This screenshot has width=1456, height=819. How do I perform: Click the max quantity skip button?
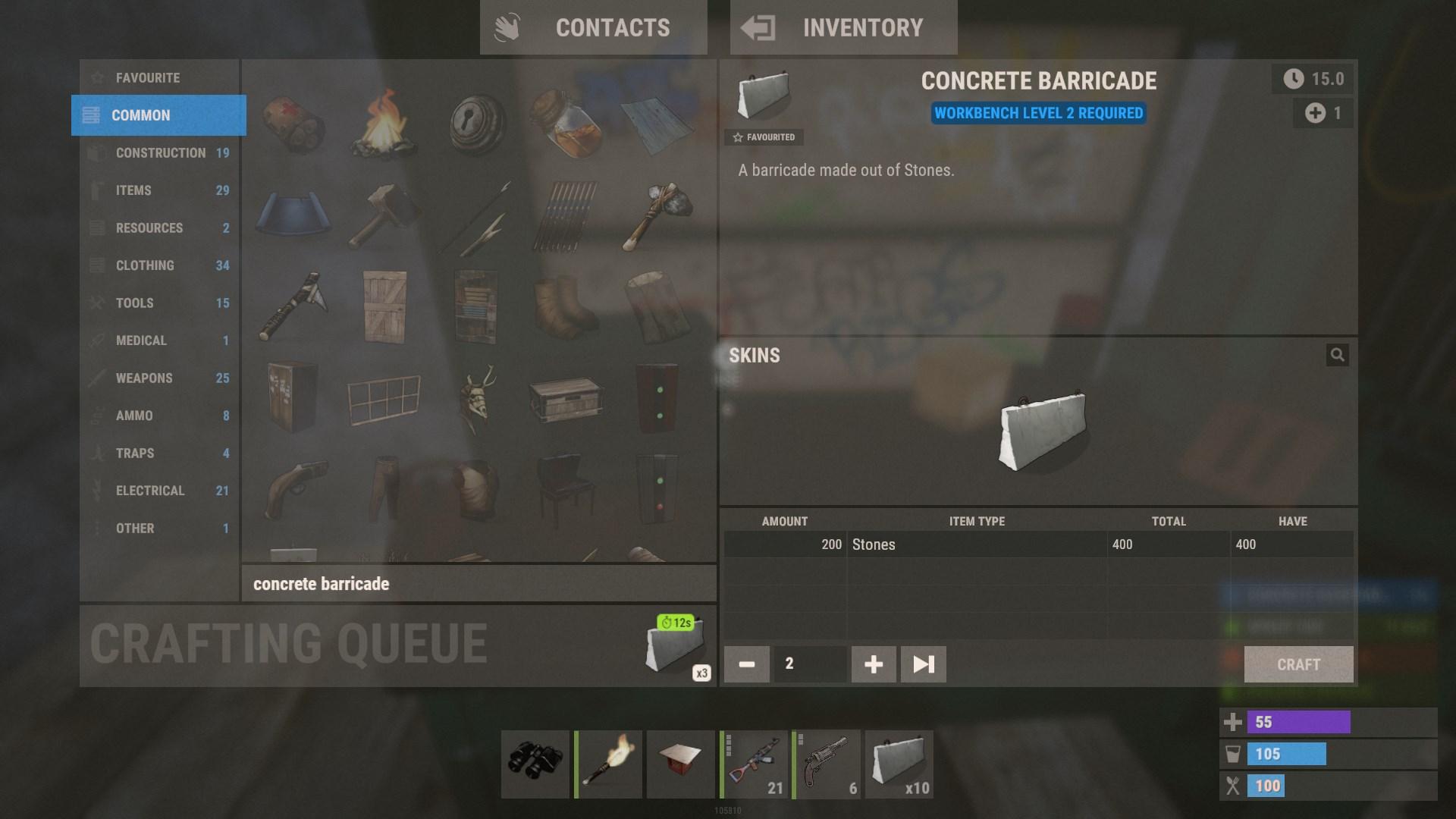point(923,664)
